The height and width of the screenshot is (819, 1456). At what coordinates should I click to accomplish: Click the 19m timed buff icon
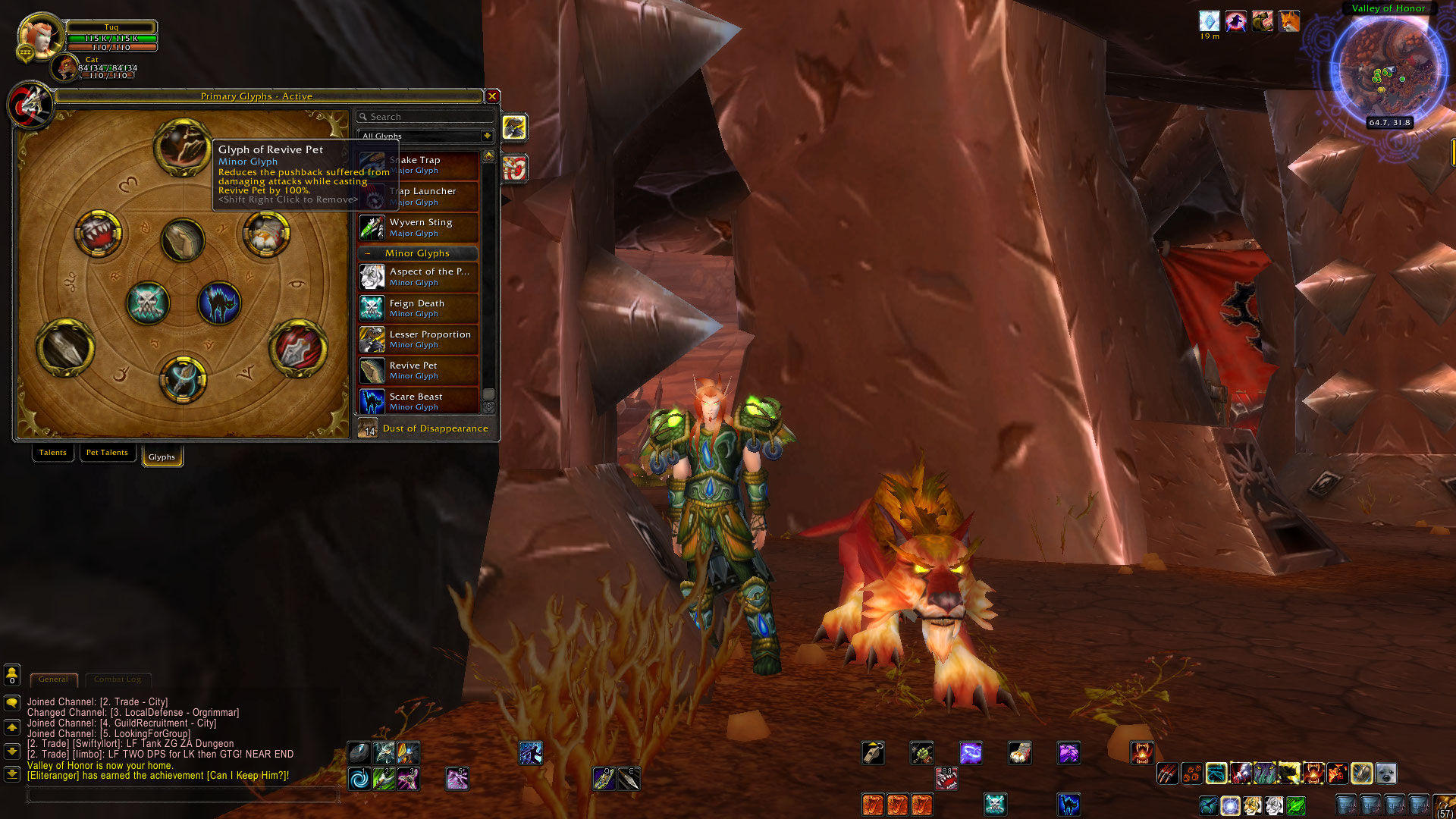click(1209, 21)
